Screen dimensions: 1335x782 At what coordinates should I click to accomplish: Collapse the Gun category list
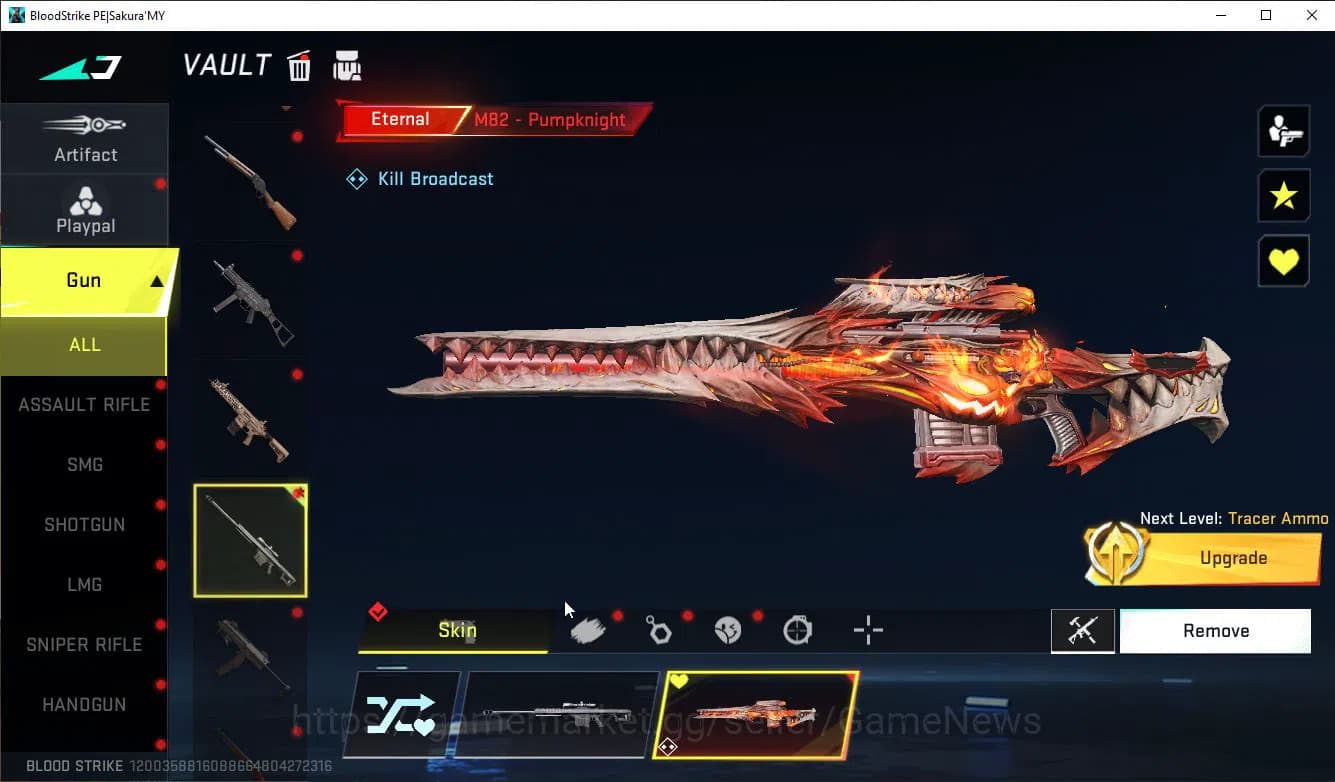point(85,281)
